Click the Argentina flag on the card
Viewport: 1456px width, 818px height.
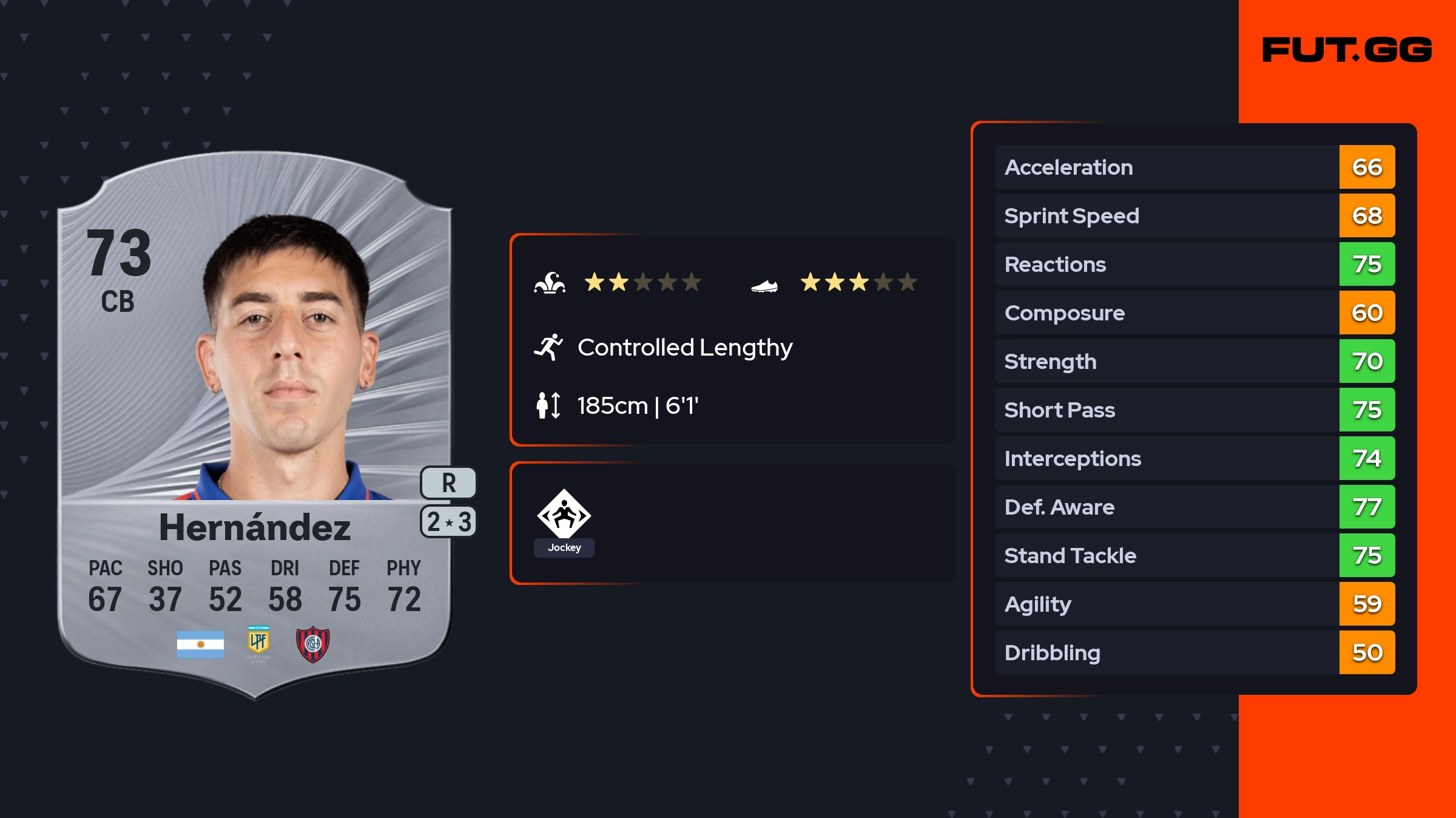(x=200, y=644)
